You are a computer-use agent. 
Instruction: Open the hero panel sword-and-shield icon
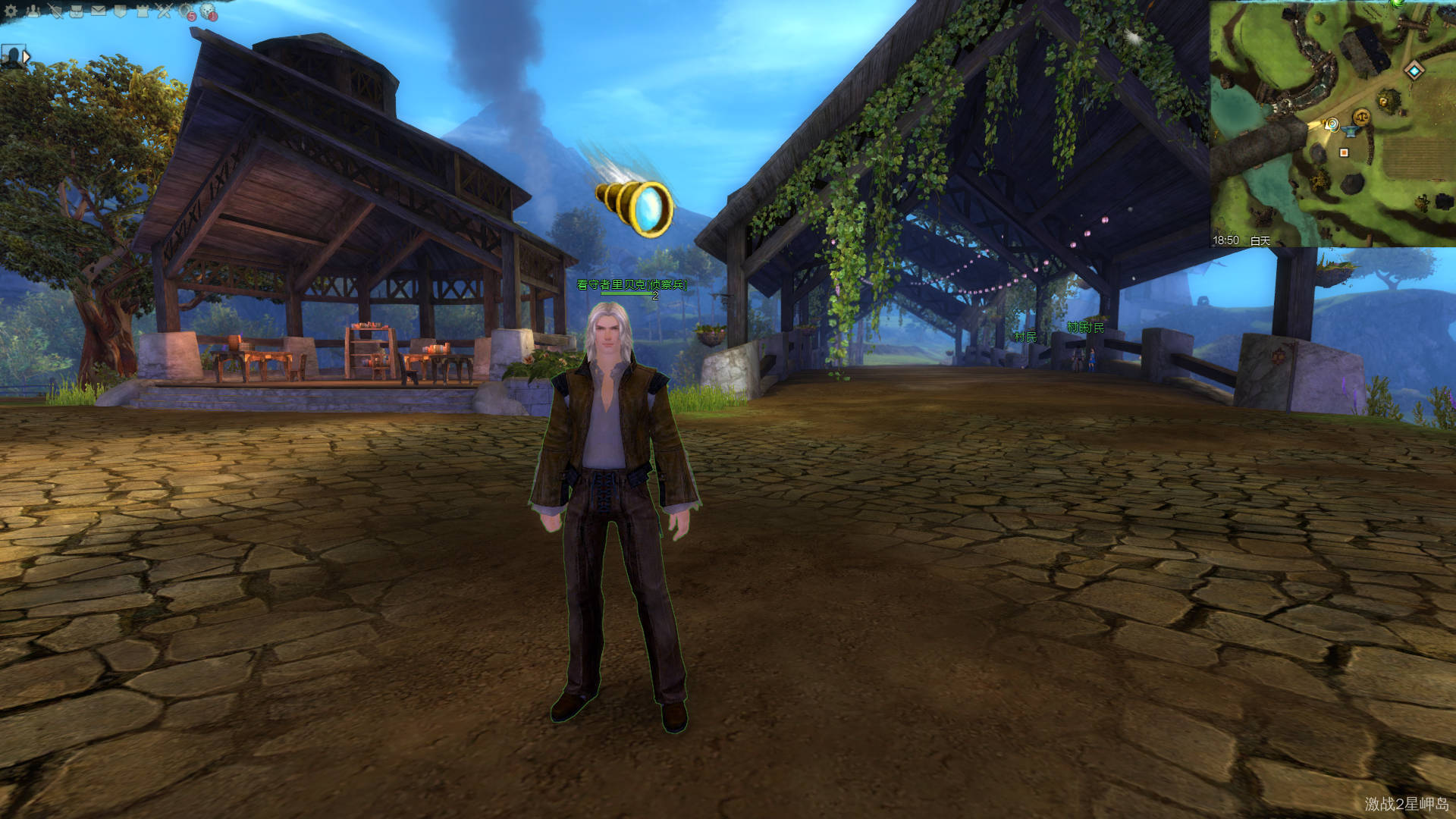[55, 11]
